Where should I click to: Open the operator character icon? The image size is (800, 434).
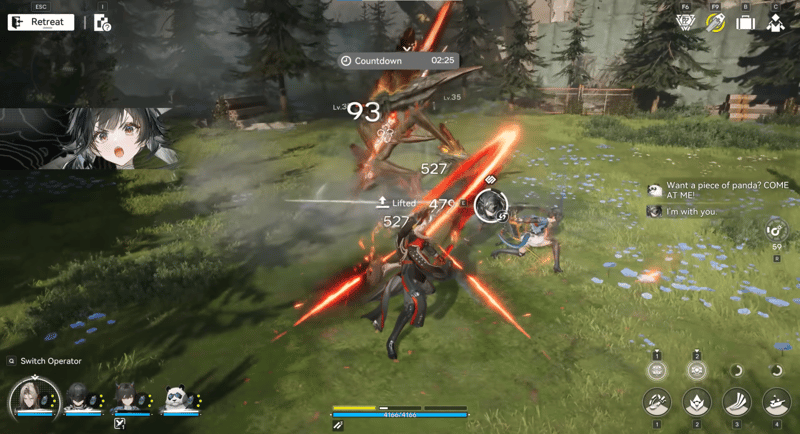coord(775,22)
